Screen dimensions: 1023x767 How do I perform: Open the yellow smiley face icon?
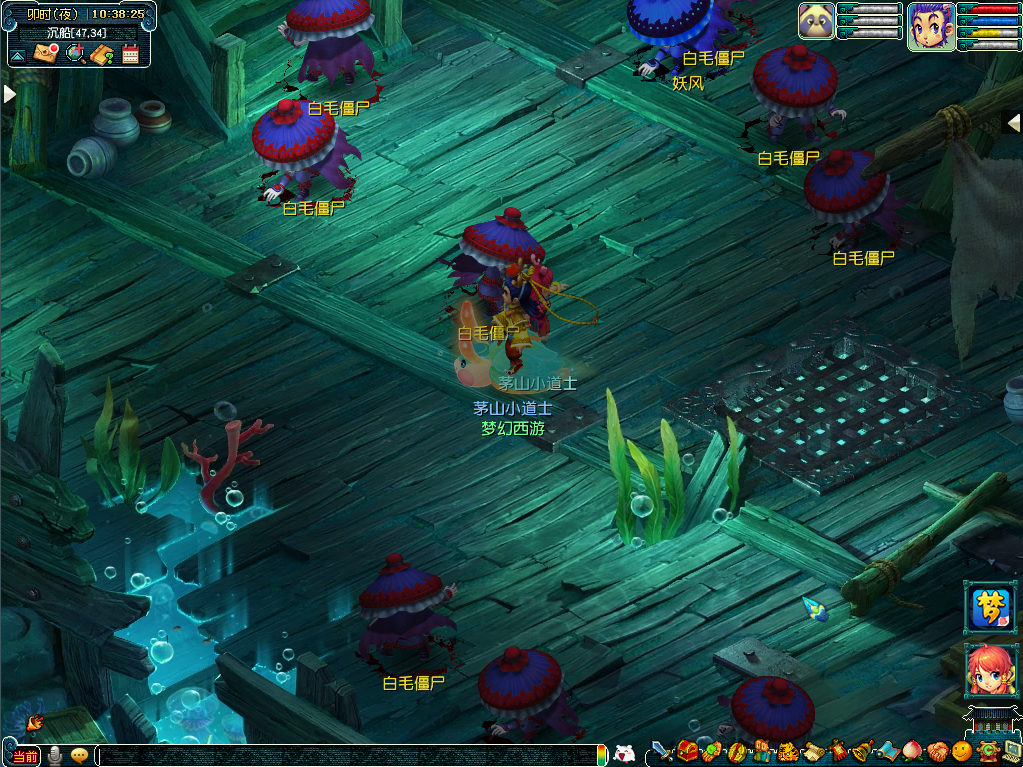pos(962,752)
